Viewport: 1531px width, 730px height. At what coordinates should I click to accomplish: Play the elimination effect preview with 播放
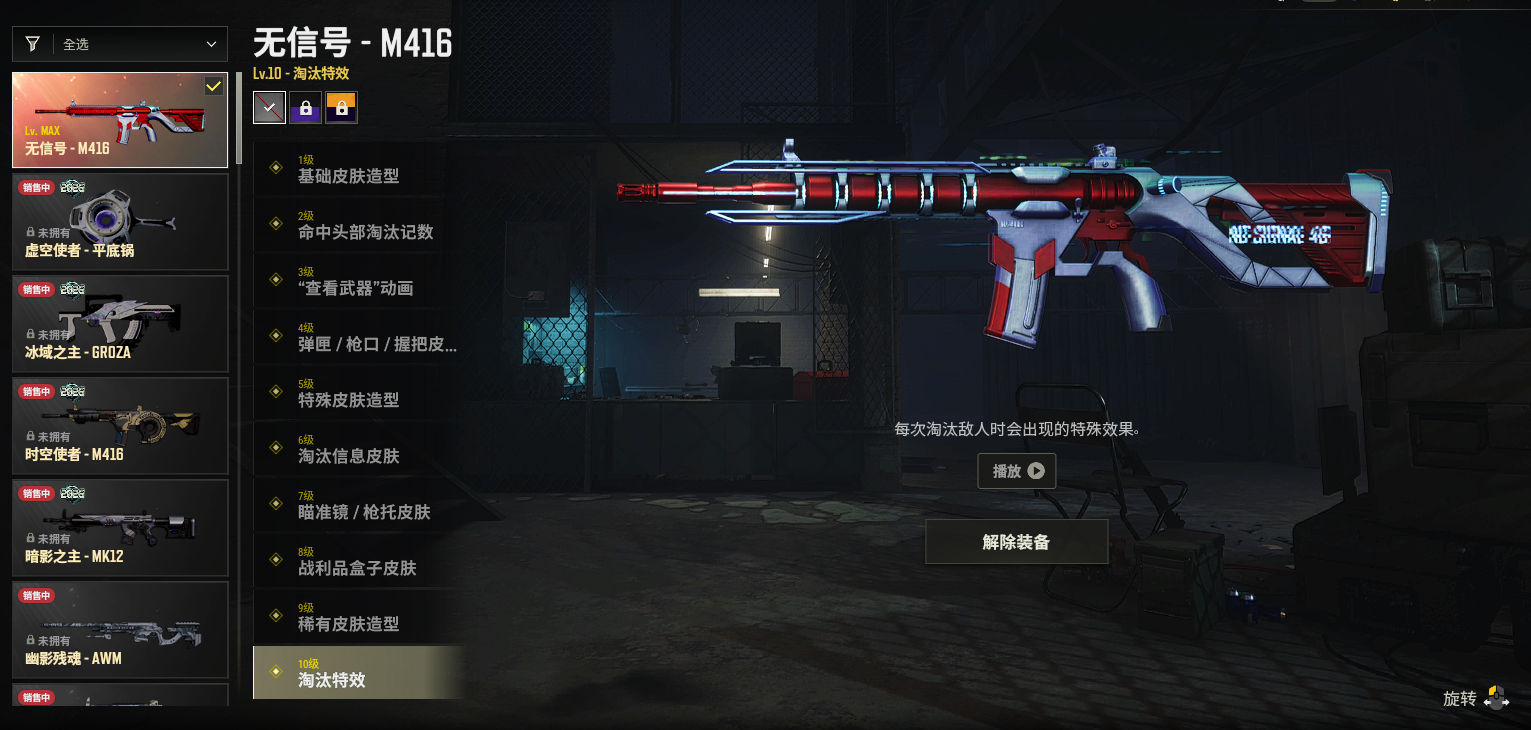(x=1017, y=471)
